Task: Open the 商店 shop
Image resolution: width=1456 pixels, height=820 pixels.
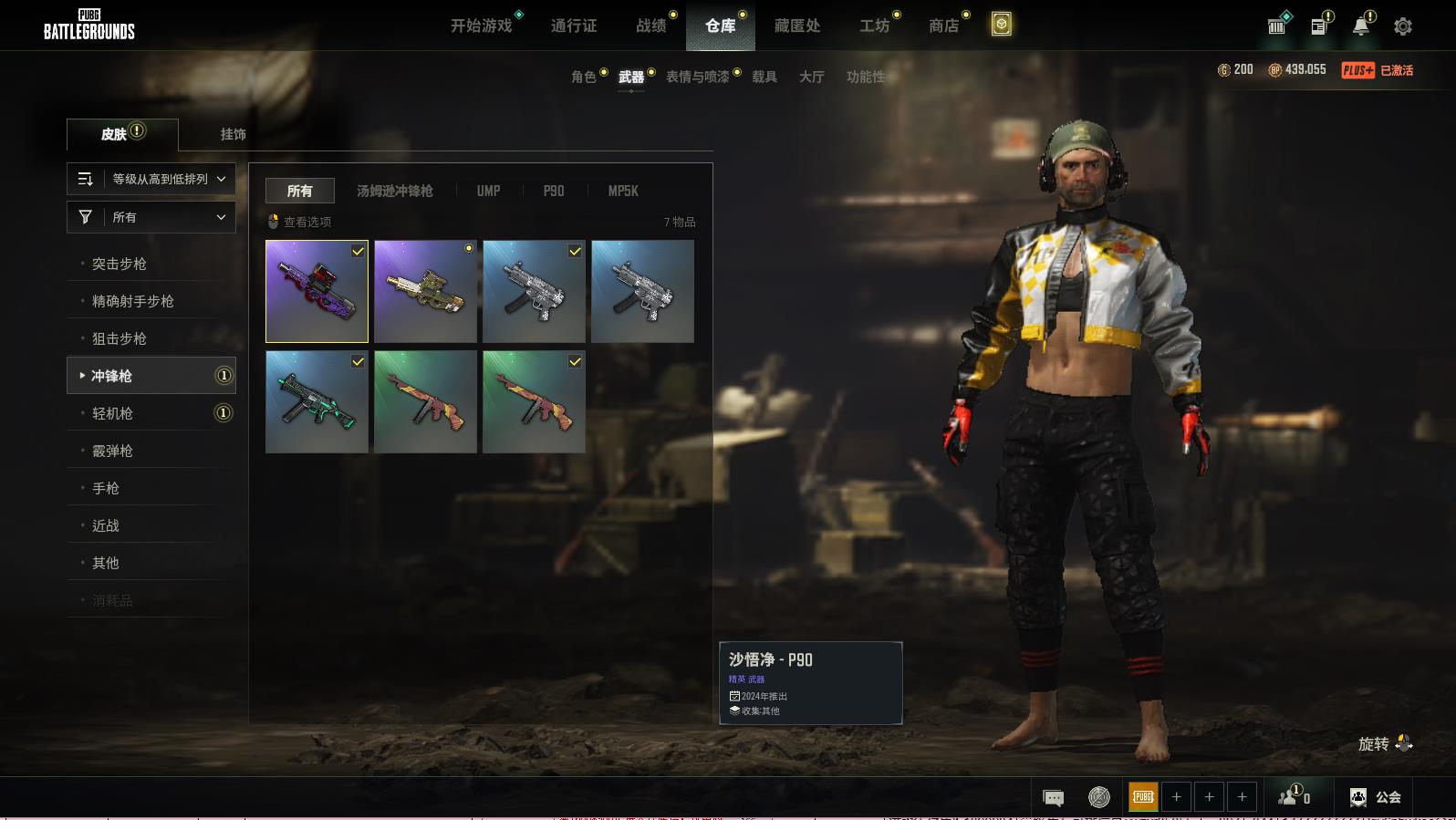Action: click(x=943, y=26)
